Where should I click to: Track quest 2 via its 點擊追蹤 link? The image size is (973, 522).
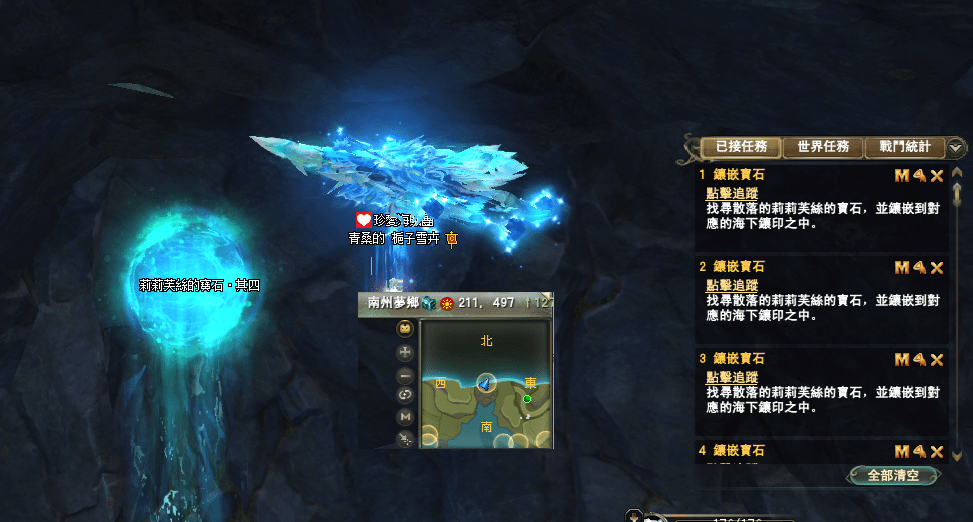click(x=732, y=286)
